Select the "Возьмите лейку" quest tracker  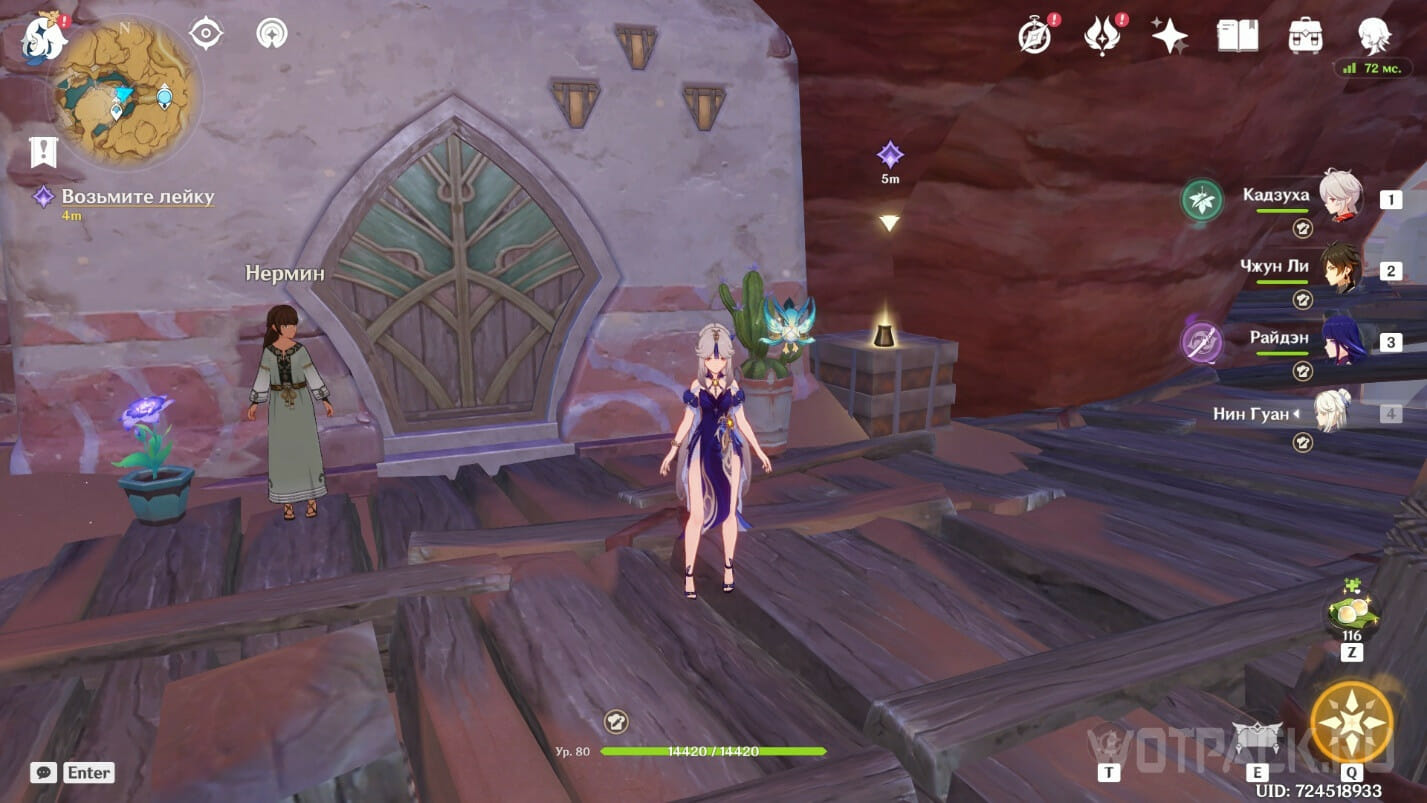(138, 197)
